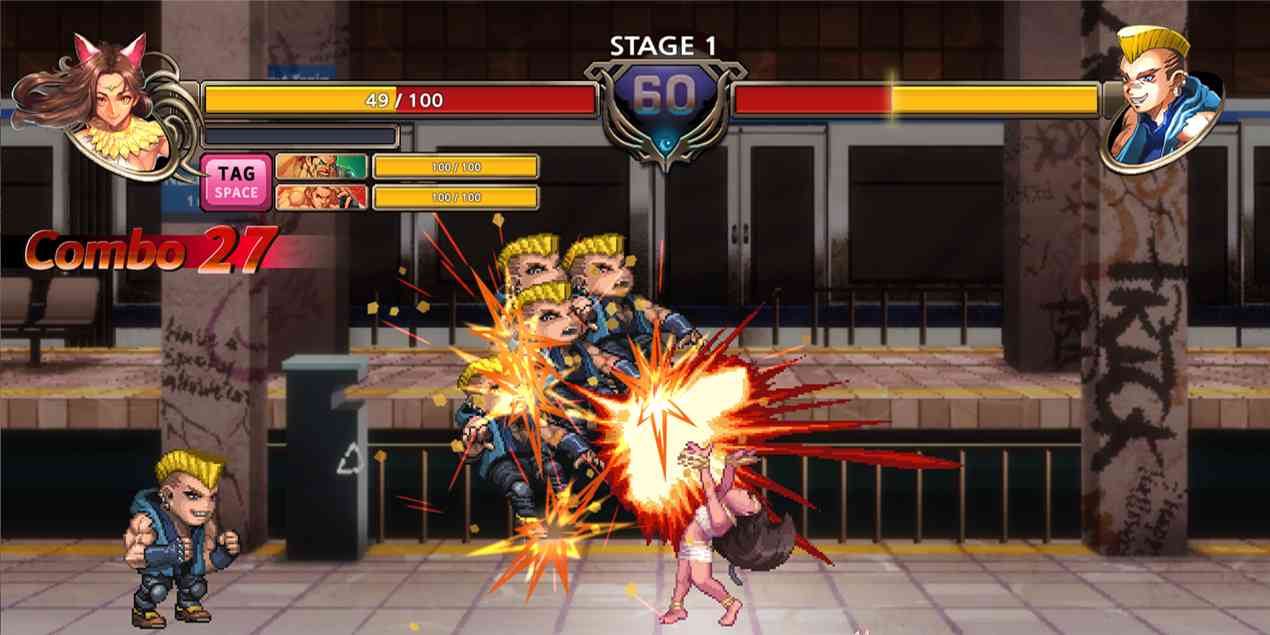Select the tag partner portrait with red background
Screen dimensions: 1270x635
[321, 197]
